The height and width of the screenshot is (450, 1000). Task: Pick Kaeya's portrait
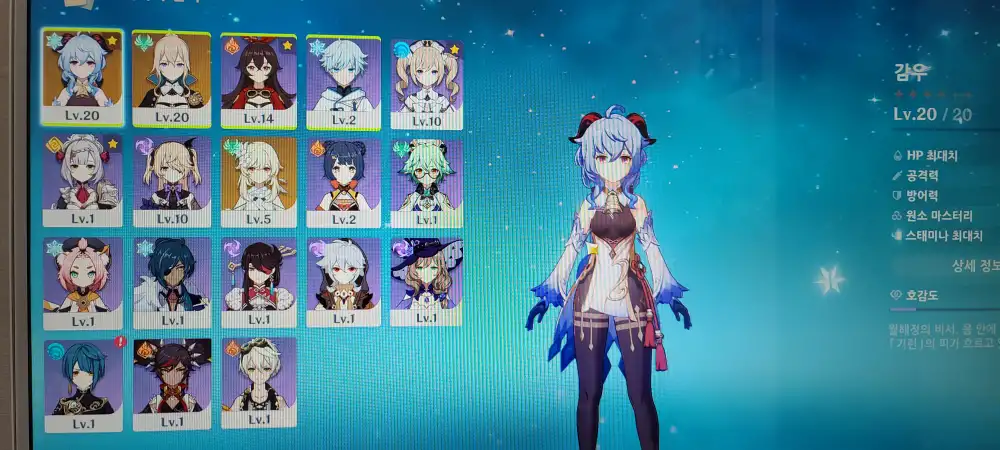[x=172, y=282]
